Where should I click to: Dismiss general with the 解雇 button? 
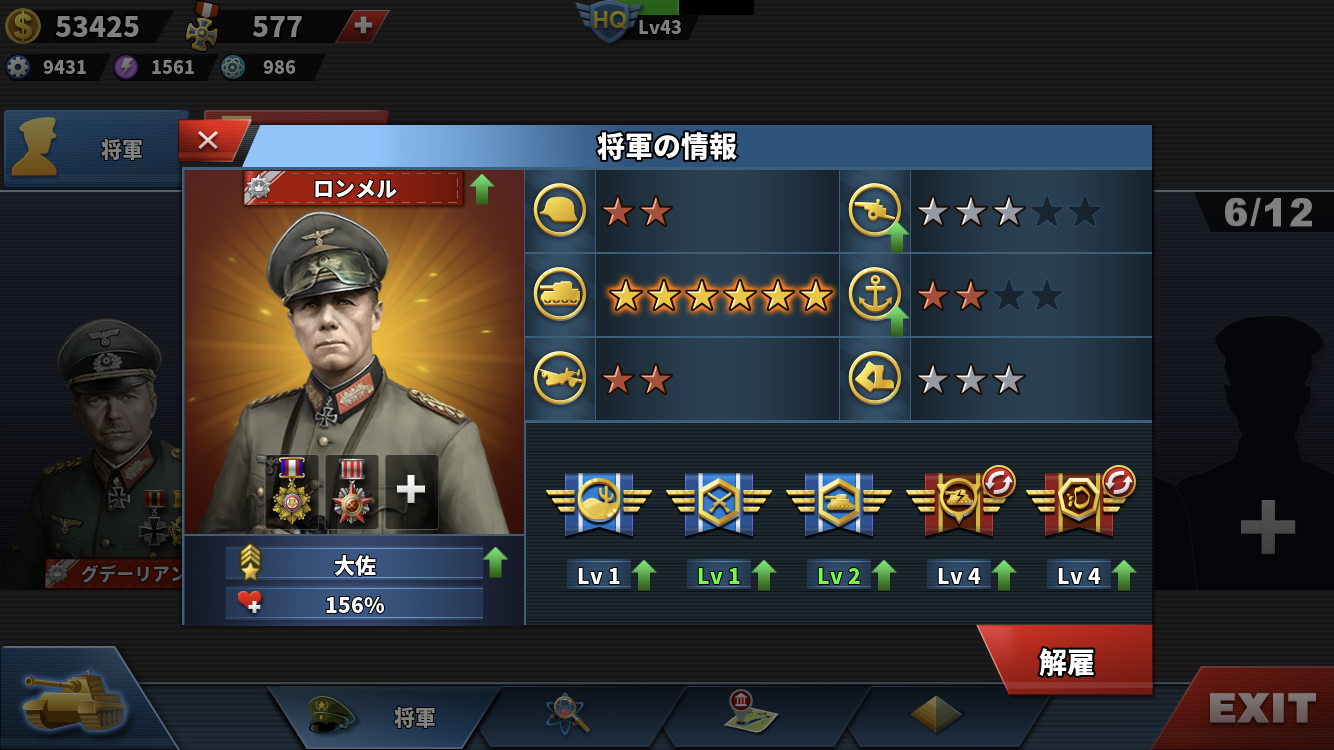click(x=1066, y=662)
